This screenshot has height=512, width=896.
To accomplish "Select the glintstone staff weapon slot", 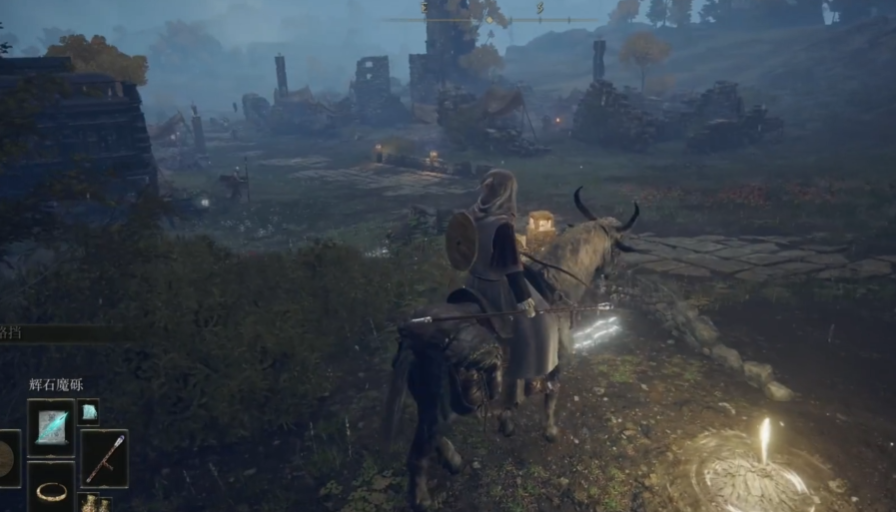I will tap(104, 458).
